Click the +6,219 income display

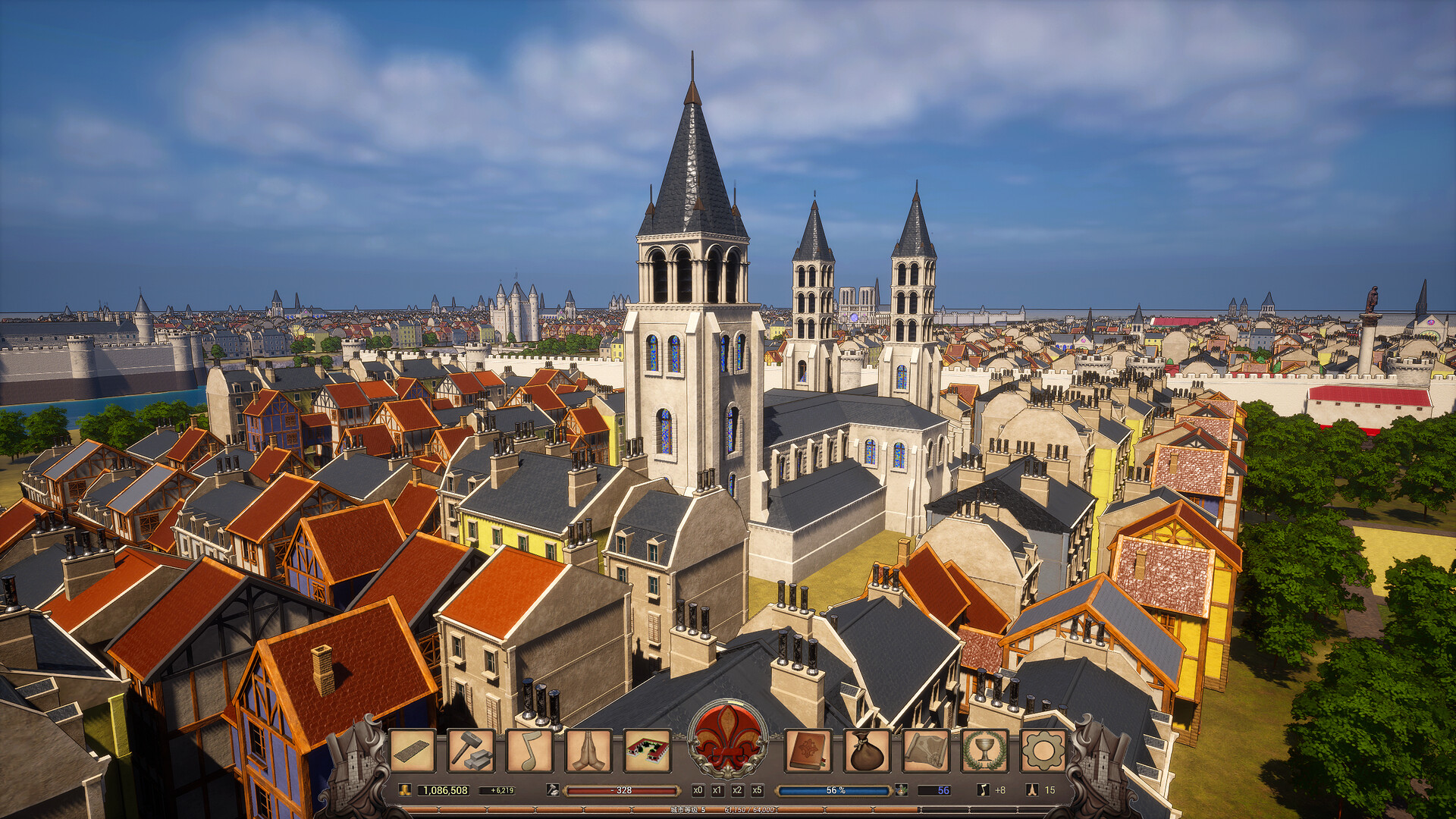pyautogui.click(x=499, y=789)
